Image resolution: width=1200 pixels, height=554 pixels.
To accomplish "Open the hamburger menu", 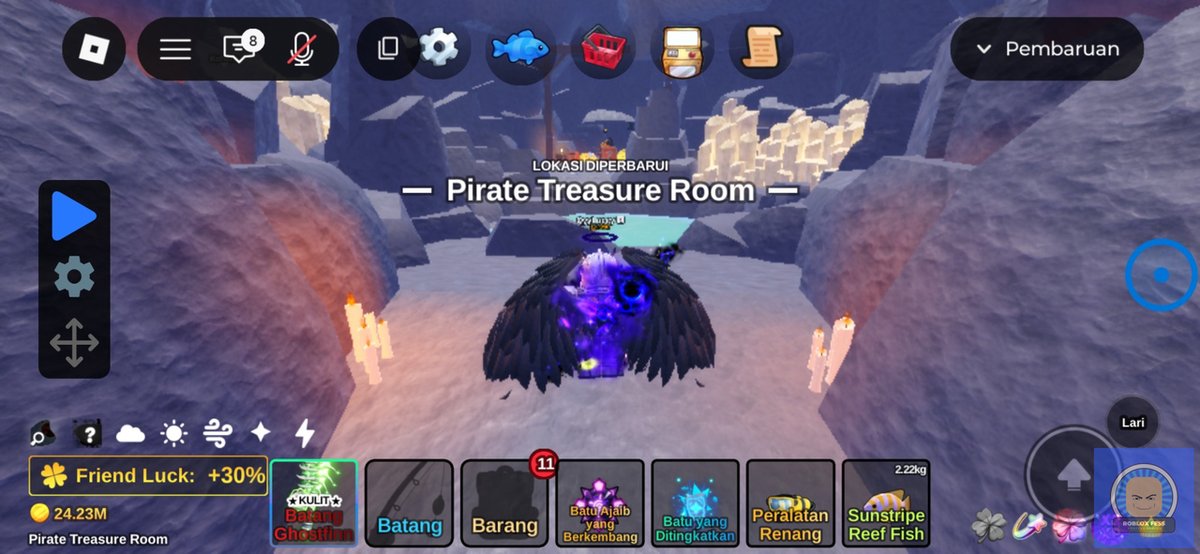I will (x=175, y=49).
